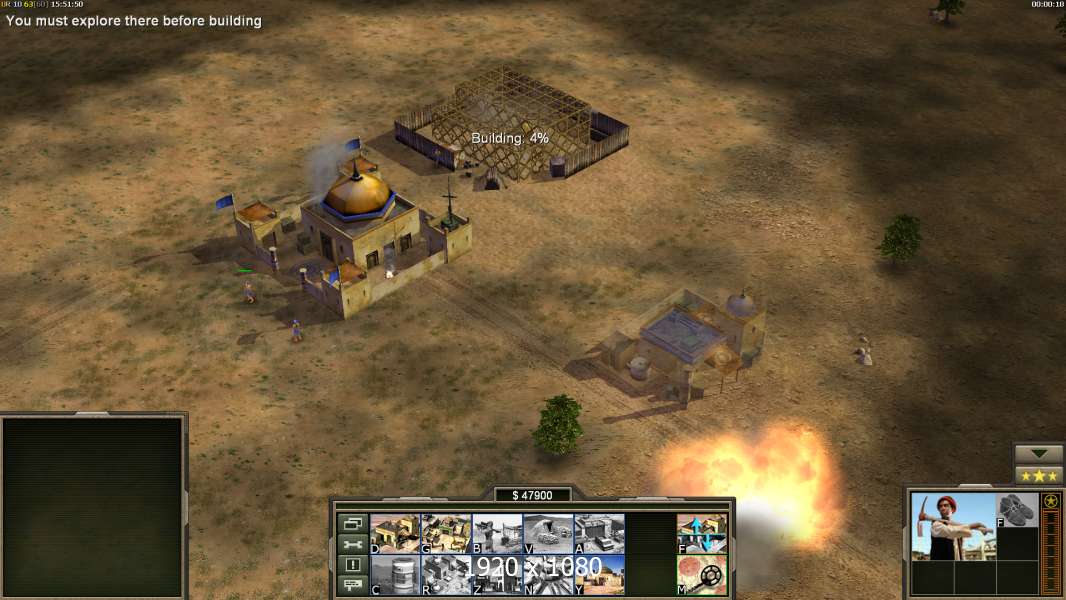
Task: Select the build icon marked N
Action: click(548, 575)
